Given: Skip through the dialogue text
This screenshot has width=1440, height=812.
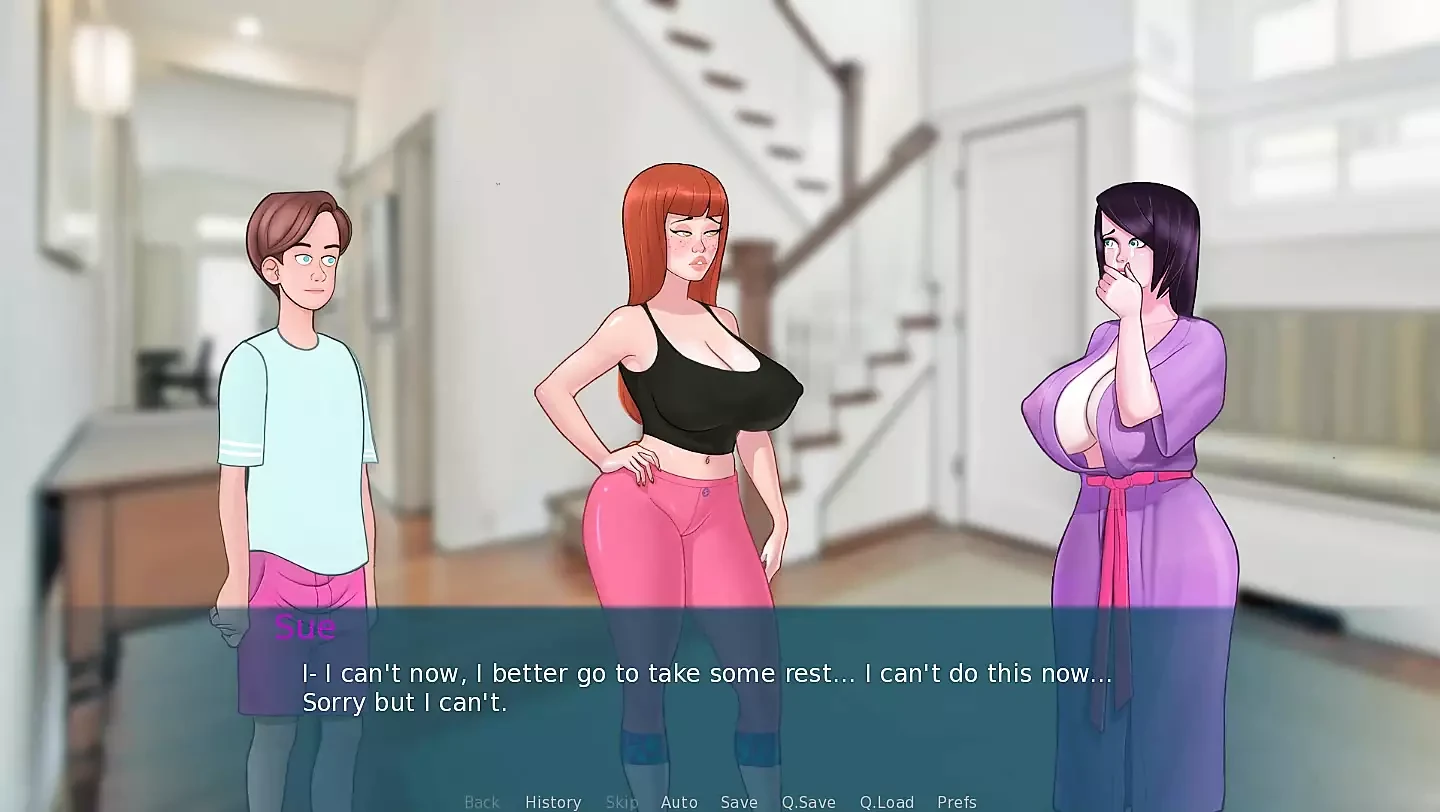Looking at the screenshot, I should pos(621,802).
